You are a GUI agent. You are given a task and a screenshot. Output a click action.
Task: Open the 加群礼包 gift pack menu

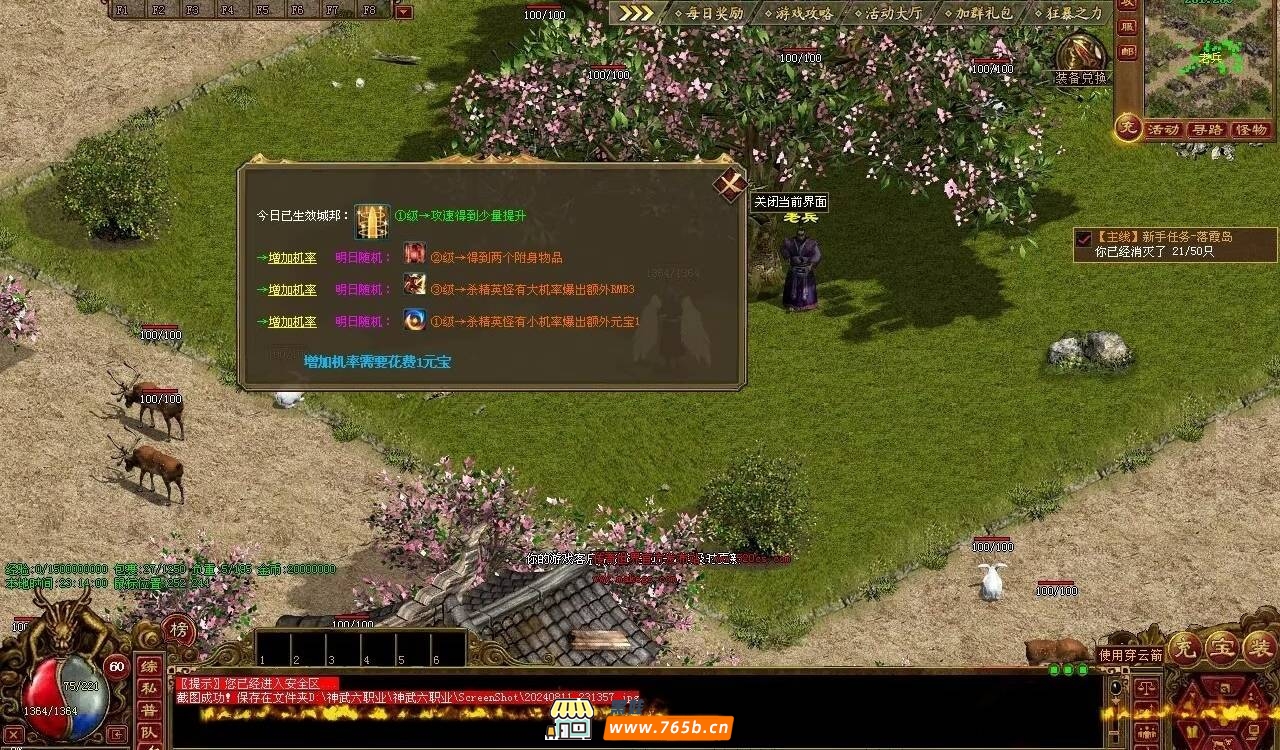coord(977,14)
